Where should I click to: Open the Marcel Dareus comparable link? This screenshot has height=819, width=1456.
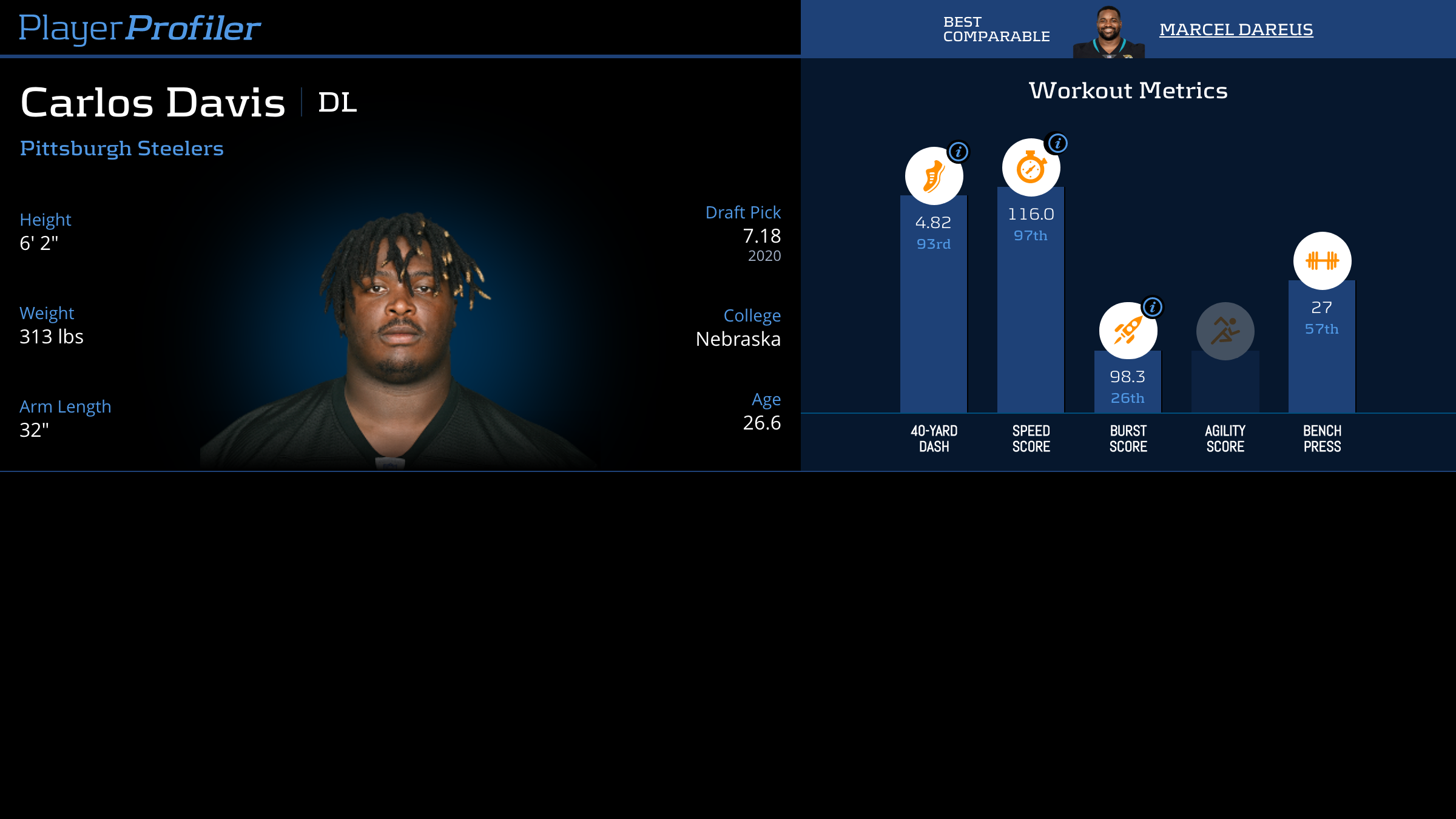click(x=1236, y=29)
